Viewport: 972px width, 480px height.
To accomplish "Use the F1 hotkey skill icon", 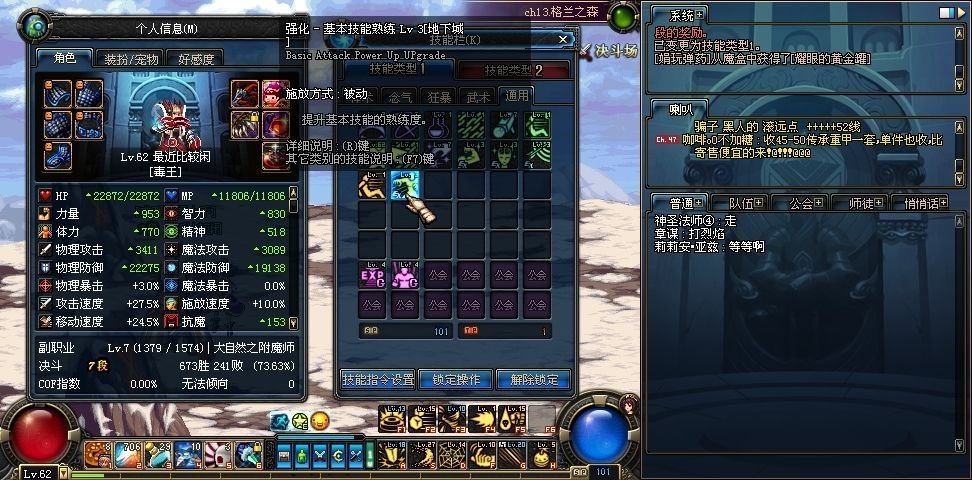I will [x=393, y=419].
